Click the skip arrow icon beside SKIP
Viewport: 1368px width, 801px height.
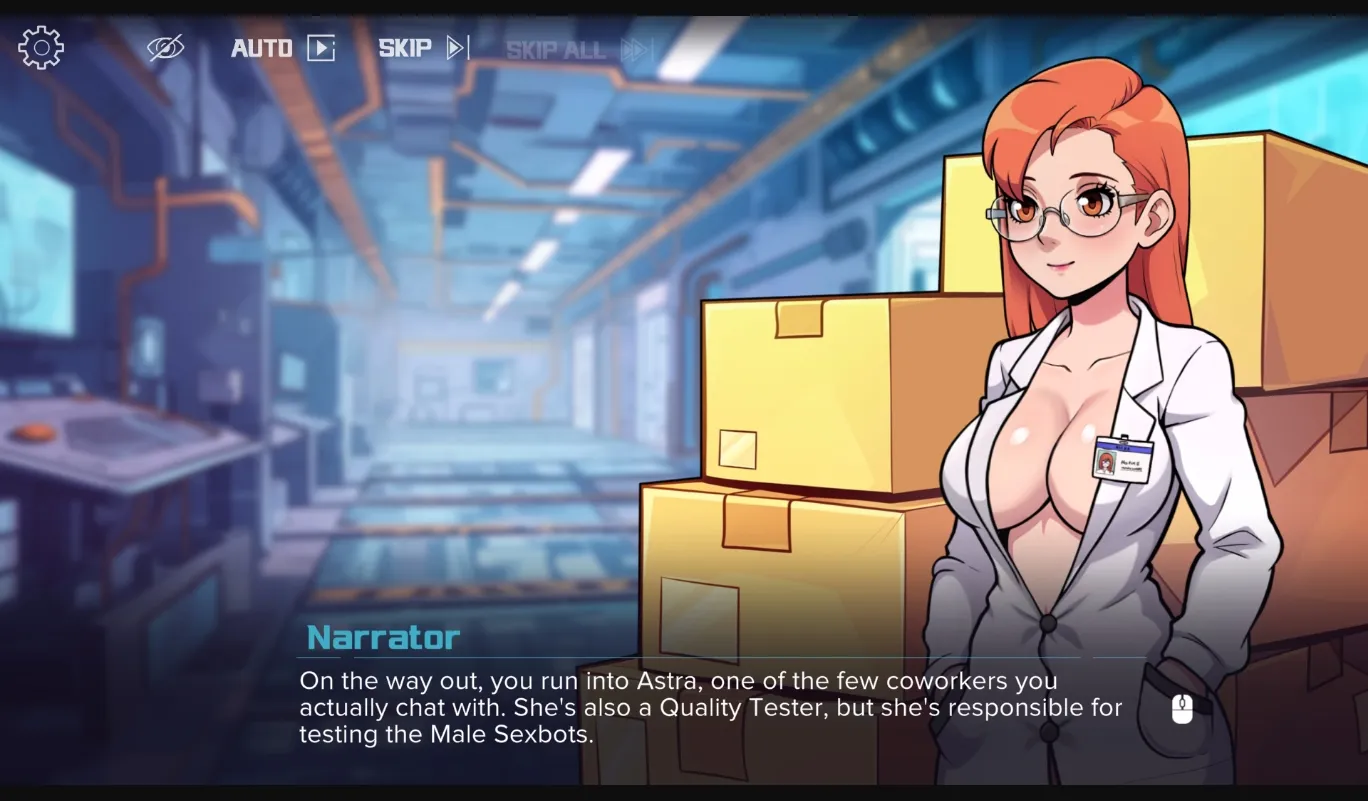pos(456,46)
